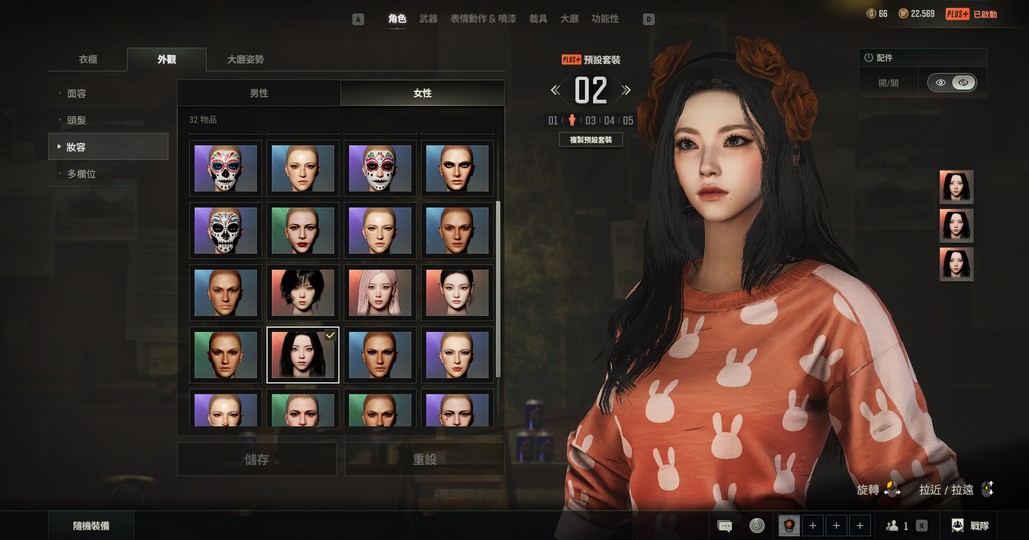
Task: Pick the short black hair face thumbnail
Action: tap(303, 292)
